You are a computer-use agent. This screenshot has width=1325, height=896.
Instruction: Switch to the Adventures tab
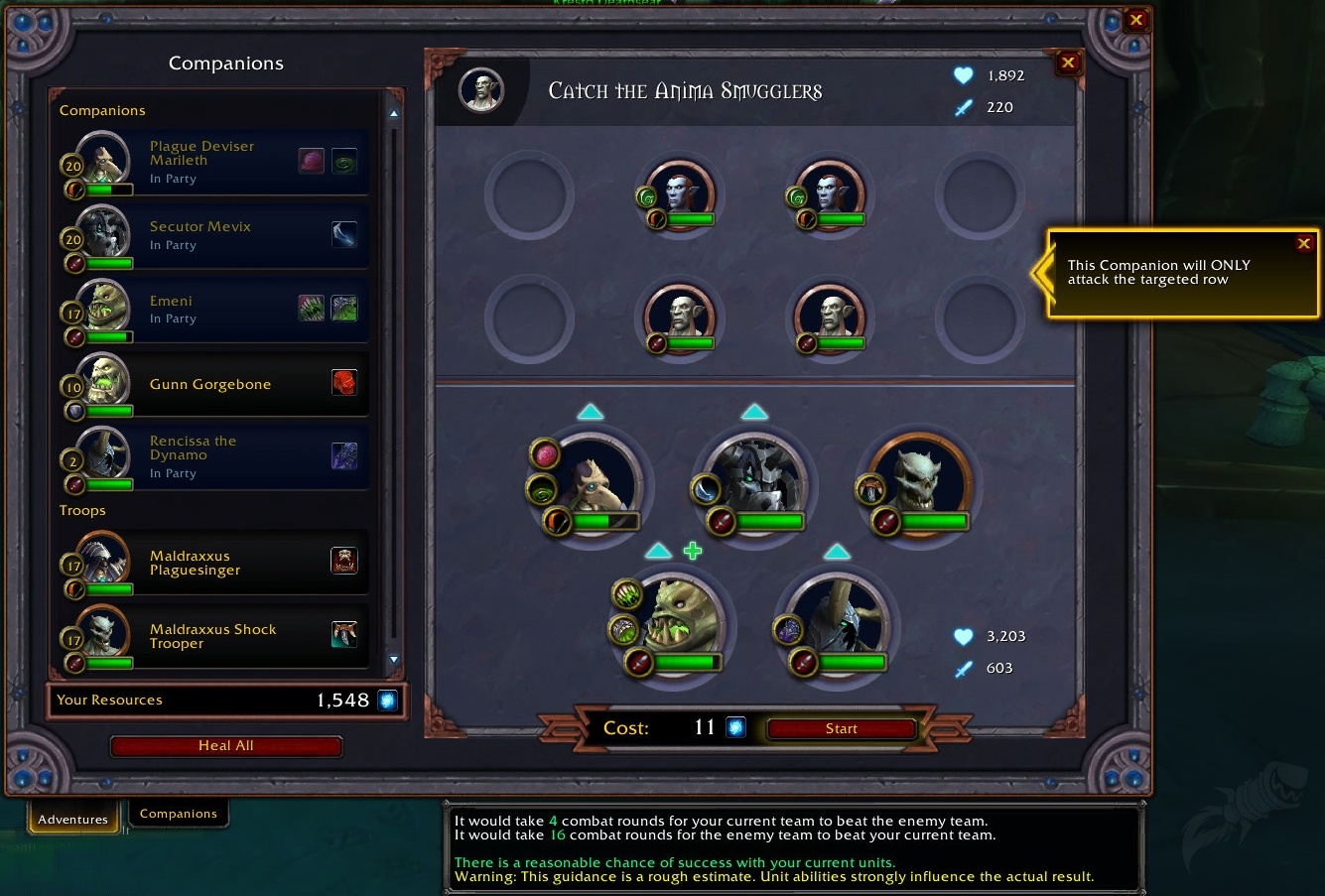(72, 820)
